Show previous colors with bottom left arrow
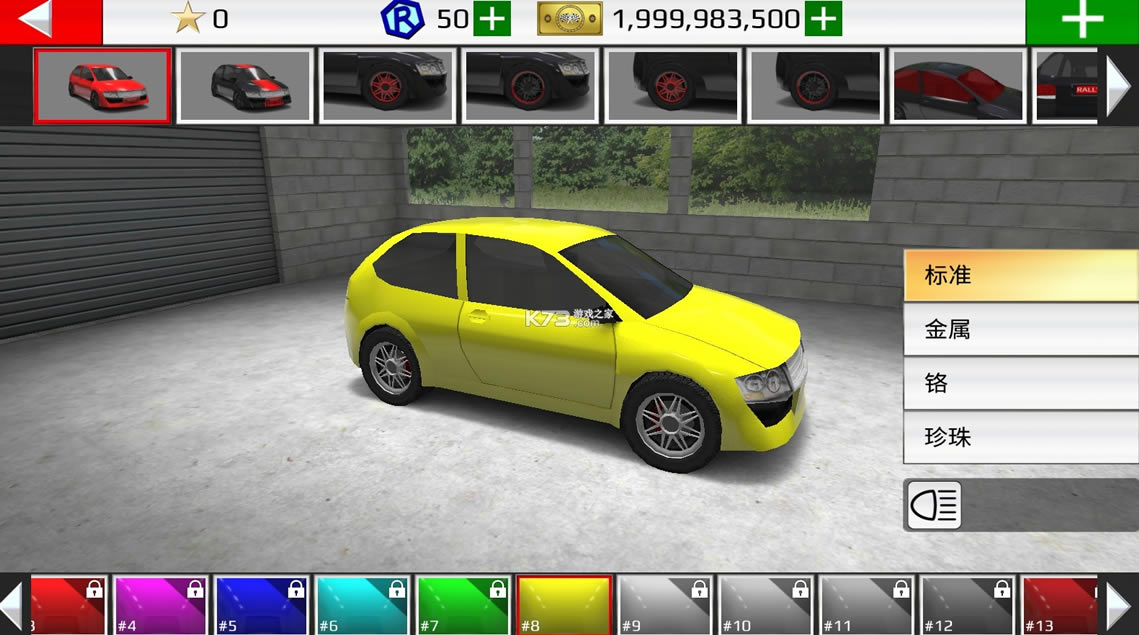This screenshot has height=635, width=1139. [x=12, y=605]
